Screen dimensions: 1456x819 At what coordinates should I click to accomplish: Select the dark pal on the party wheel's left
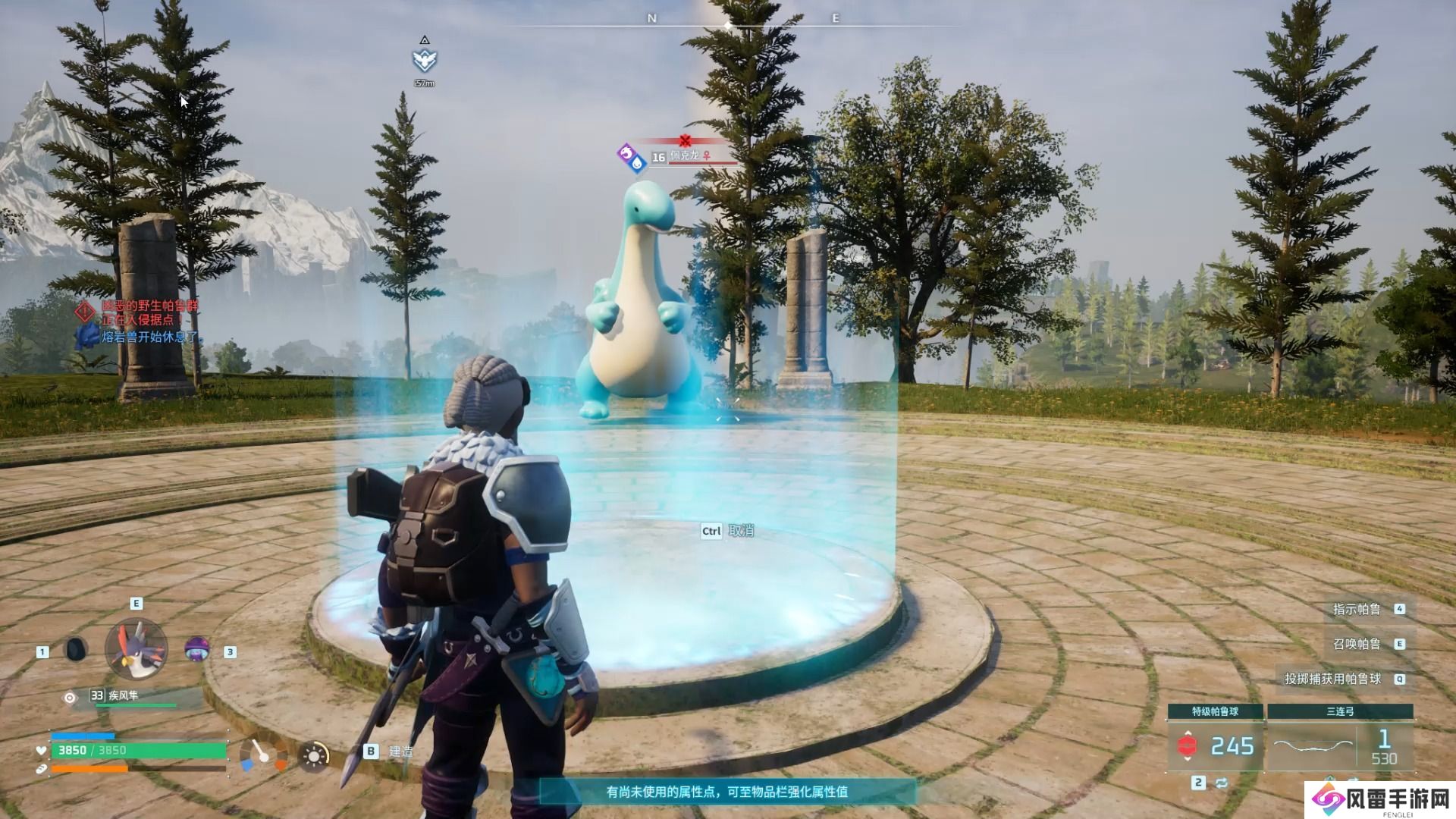76,649
